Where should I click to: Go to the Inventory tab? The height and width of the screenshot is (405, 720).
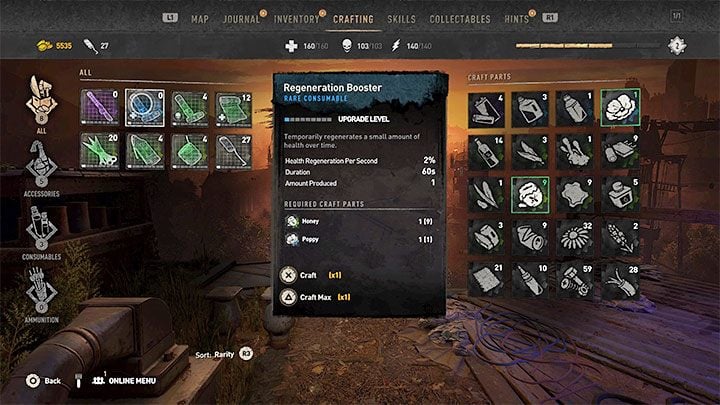point(296,19)
